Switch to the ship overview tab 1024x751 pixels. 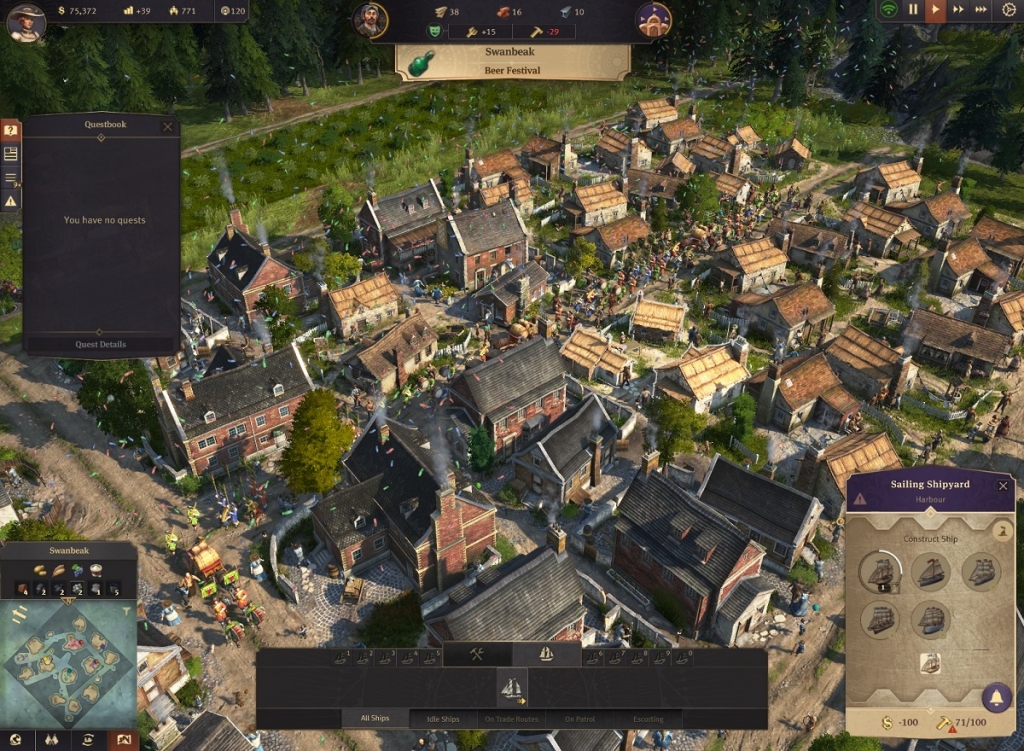tap(547, 654)
